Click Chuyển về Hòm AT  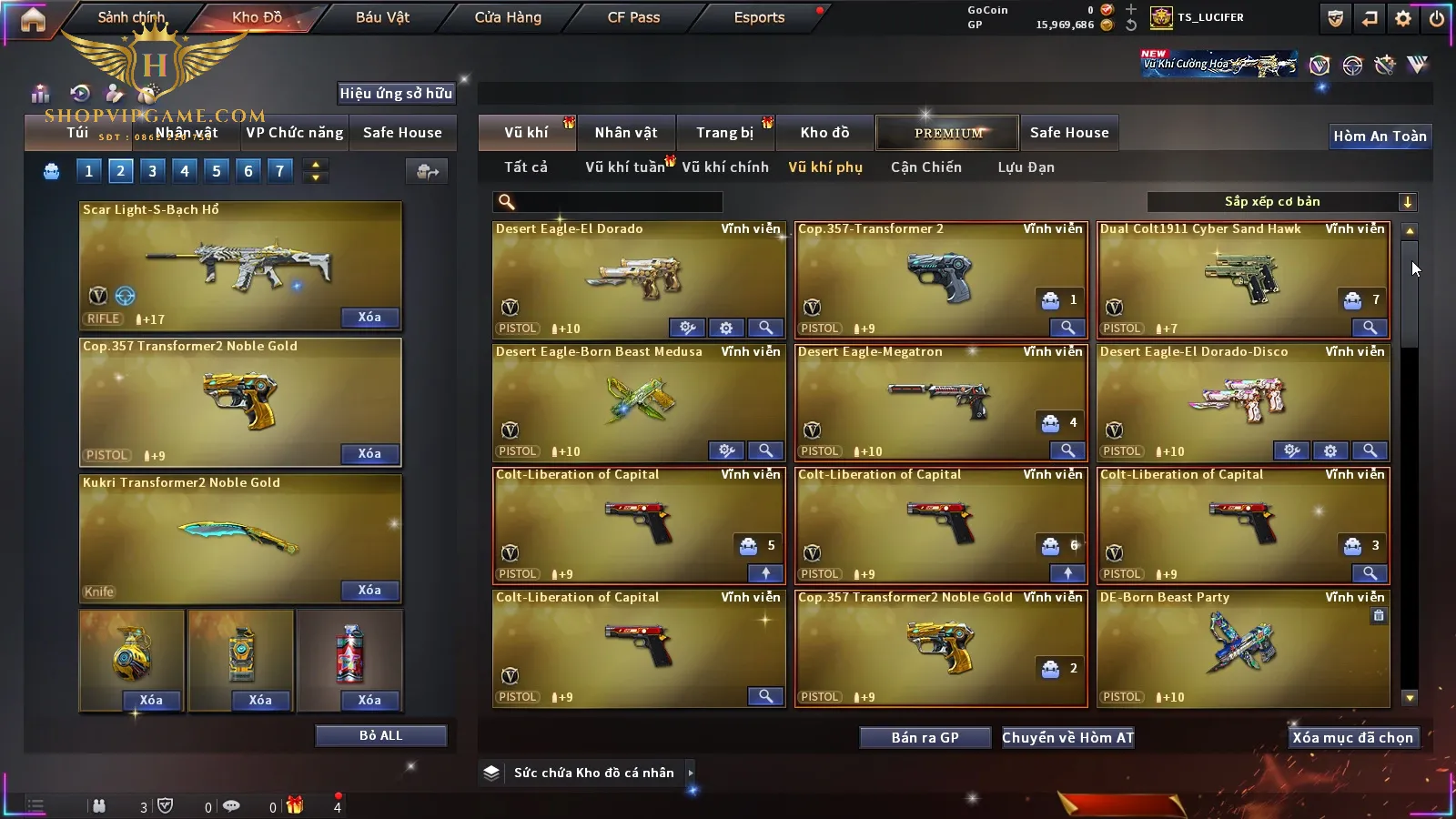tap(1067, 738)
